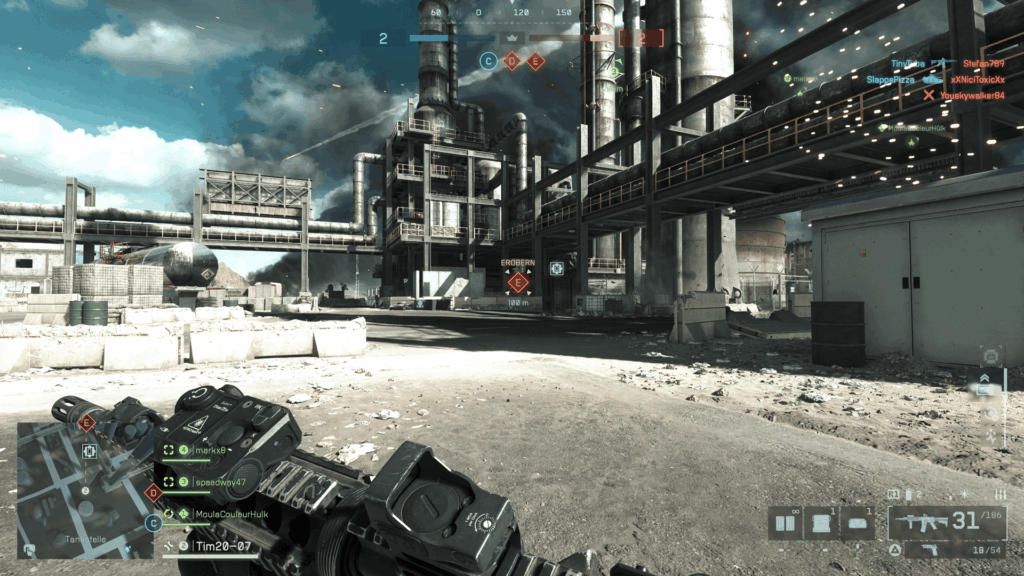Viewport: 1024px width, 576px height.
Task: Select the third equipment slot beside the rifle
Action: coord(857,523)
